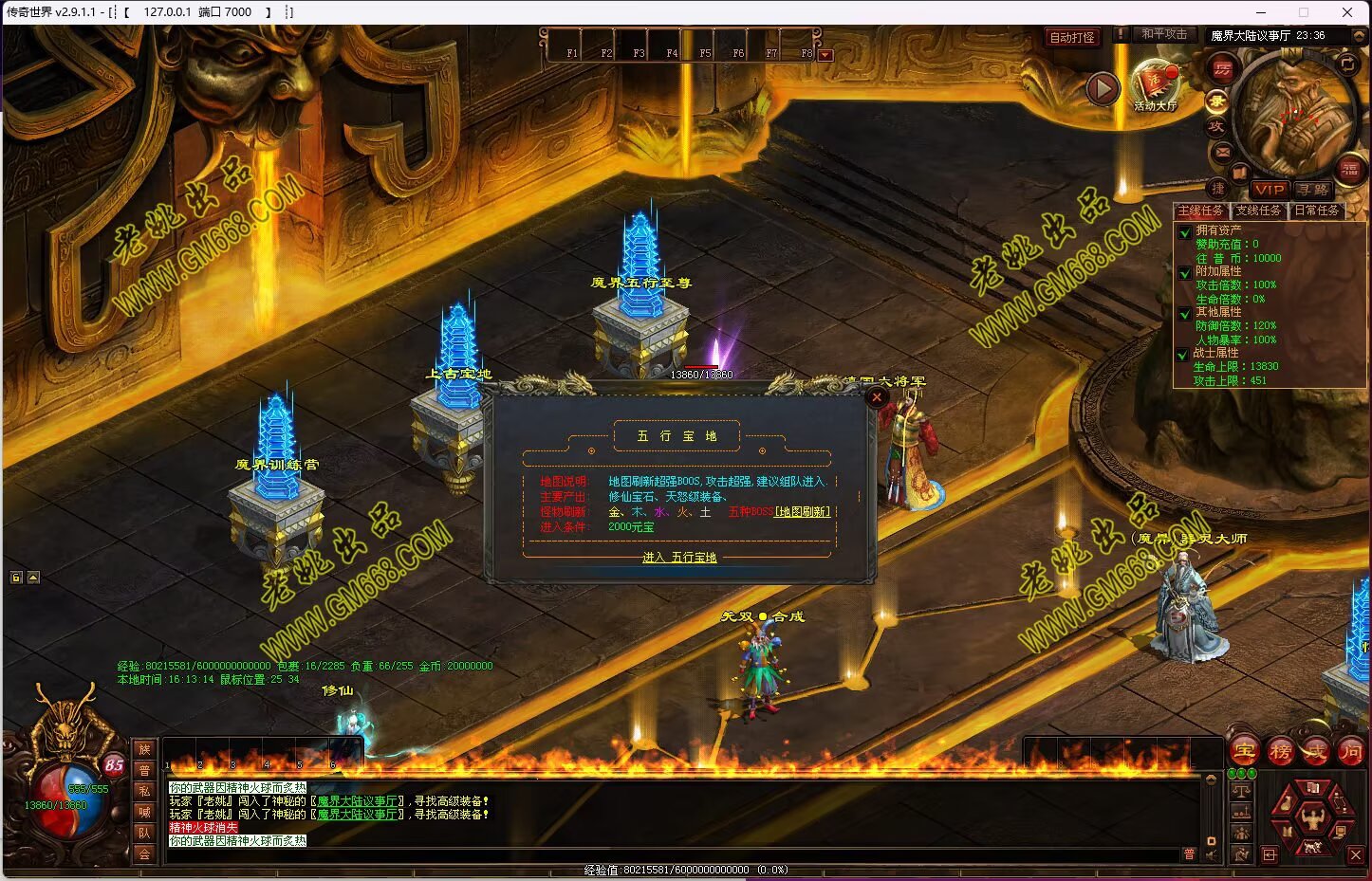Screen dimensions: 1372x881
Task: Open the 宝 treasure round button
Action: pyautogui.click(x=1245, y=752)
